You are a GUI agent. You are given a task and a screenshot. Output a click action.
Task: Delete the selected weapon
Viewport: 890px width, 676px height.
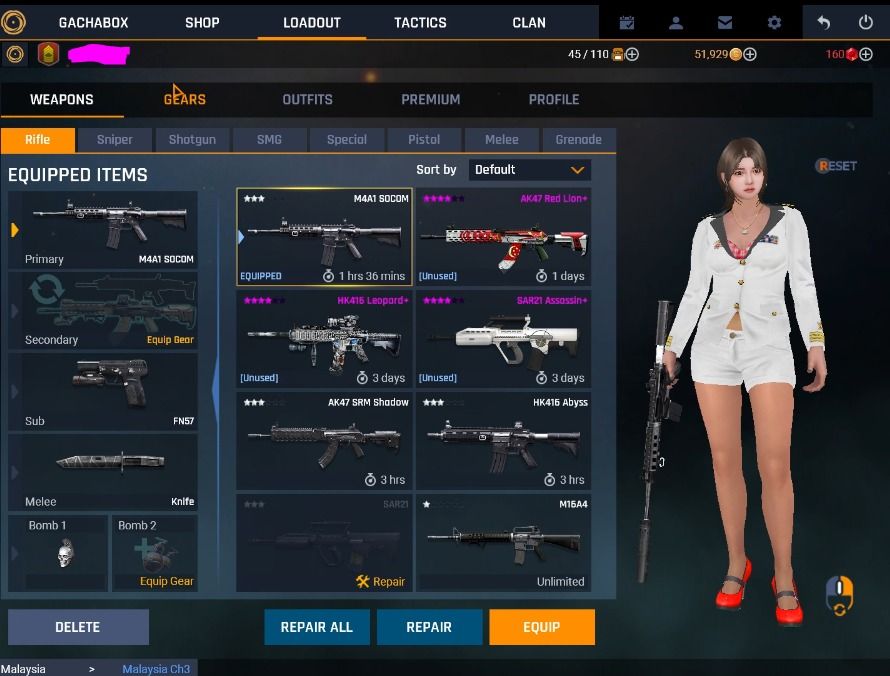click(x=78, y=627)
